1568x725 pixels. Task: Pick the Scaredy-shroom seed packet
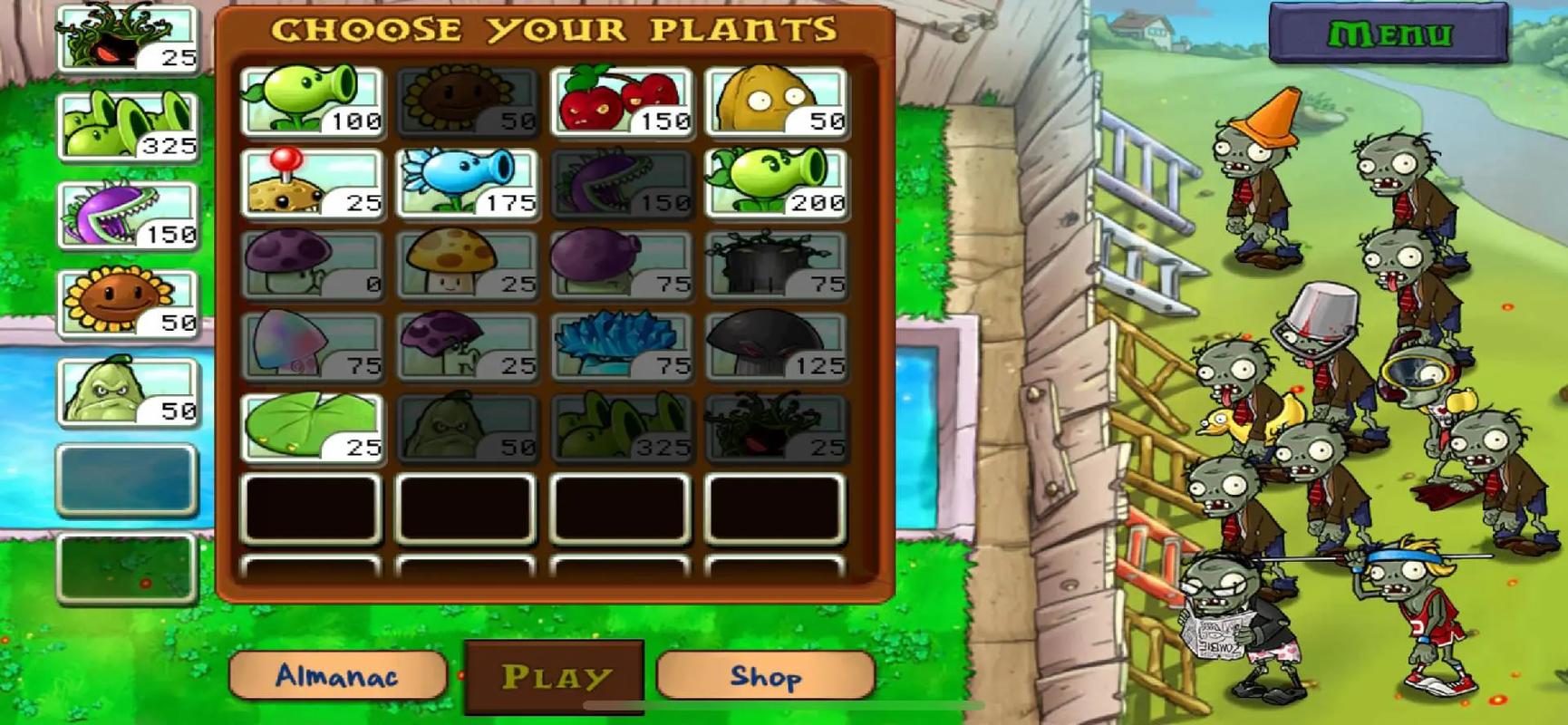click(468, 346)
